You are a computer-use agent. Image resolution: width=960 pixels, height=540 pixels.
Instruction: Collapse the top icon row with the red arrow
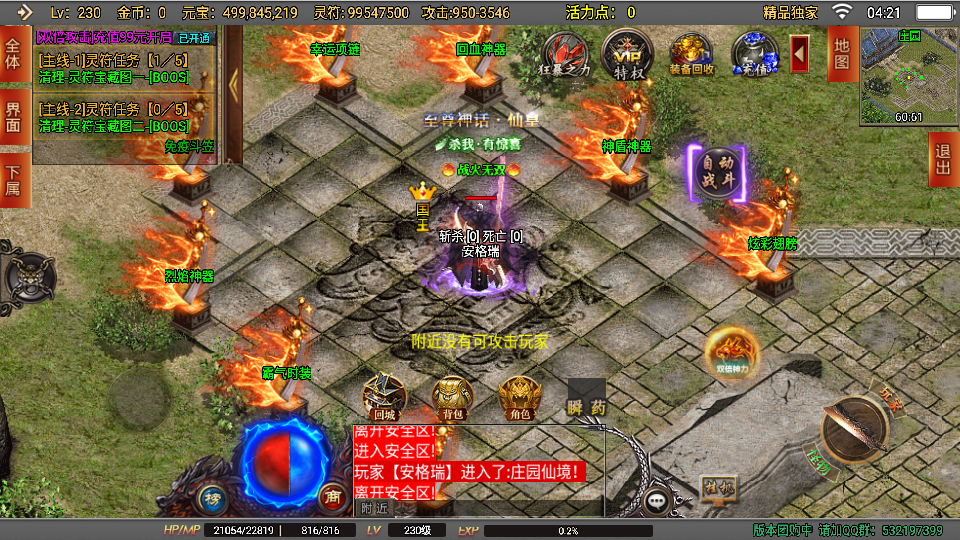tap(800, 53)
